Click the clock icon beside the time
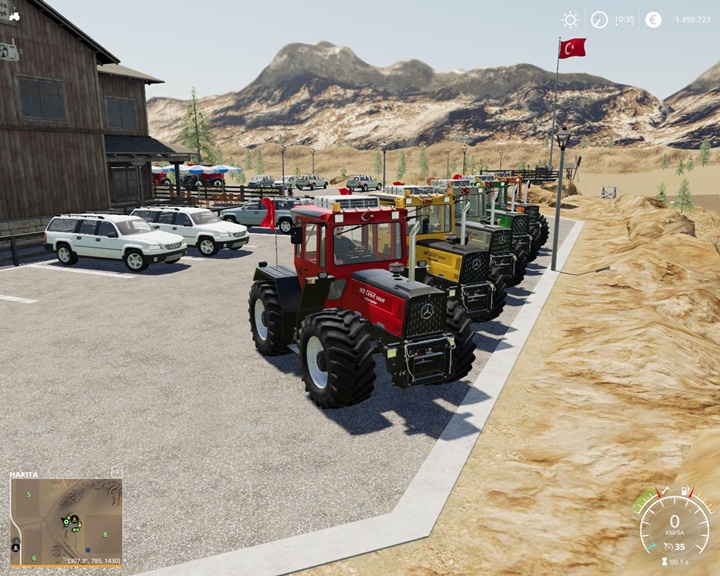This screenshot has width=720, height=576. point(599,20)
